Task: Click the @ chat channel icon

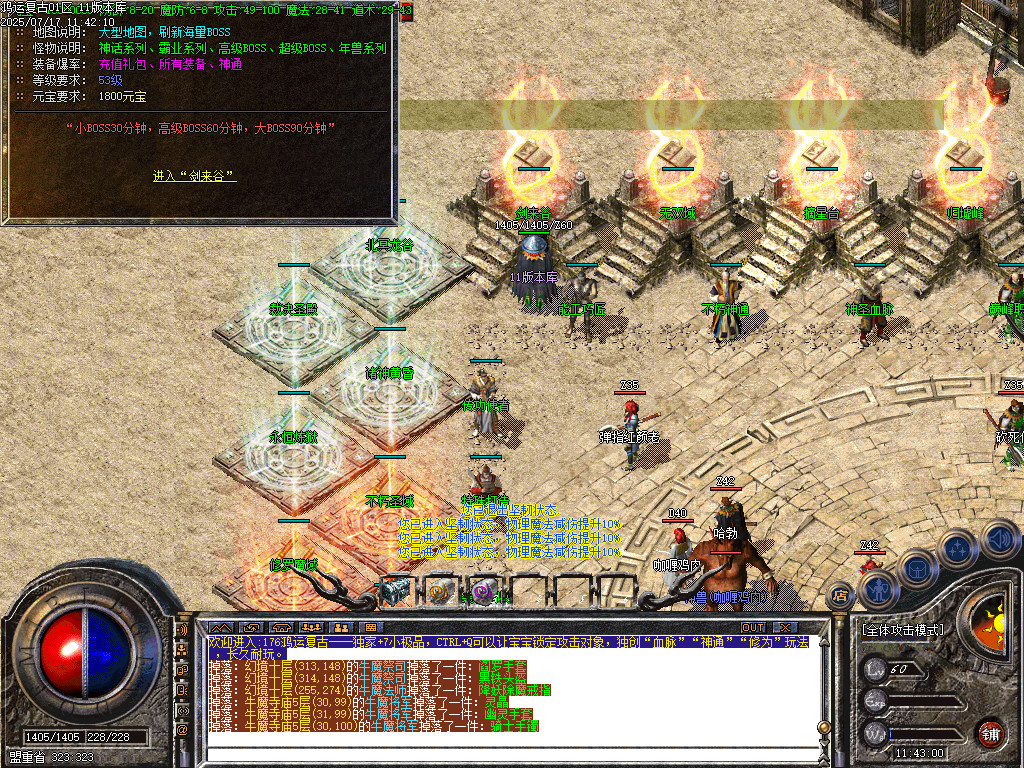Action: point(182,730)
